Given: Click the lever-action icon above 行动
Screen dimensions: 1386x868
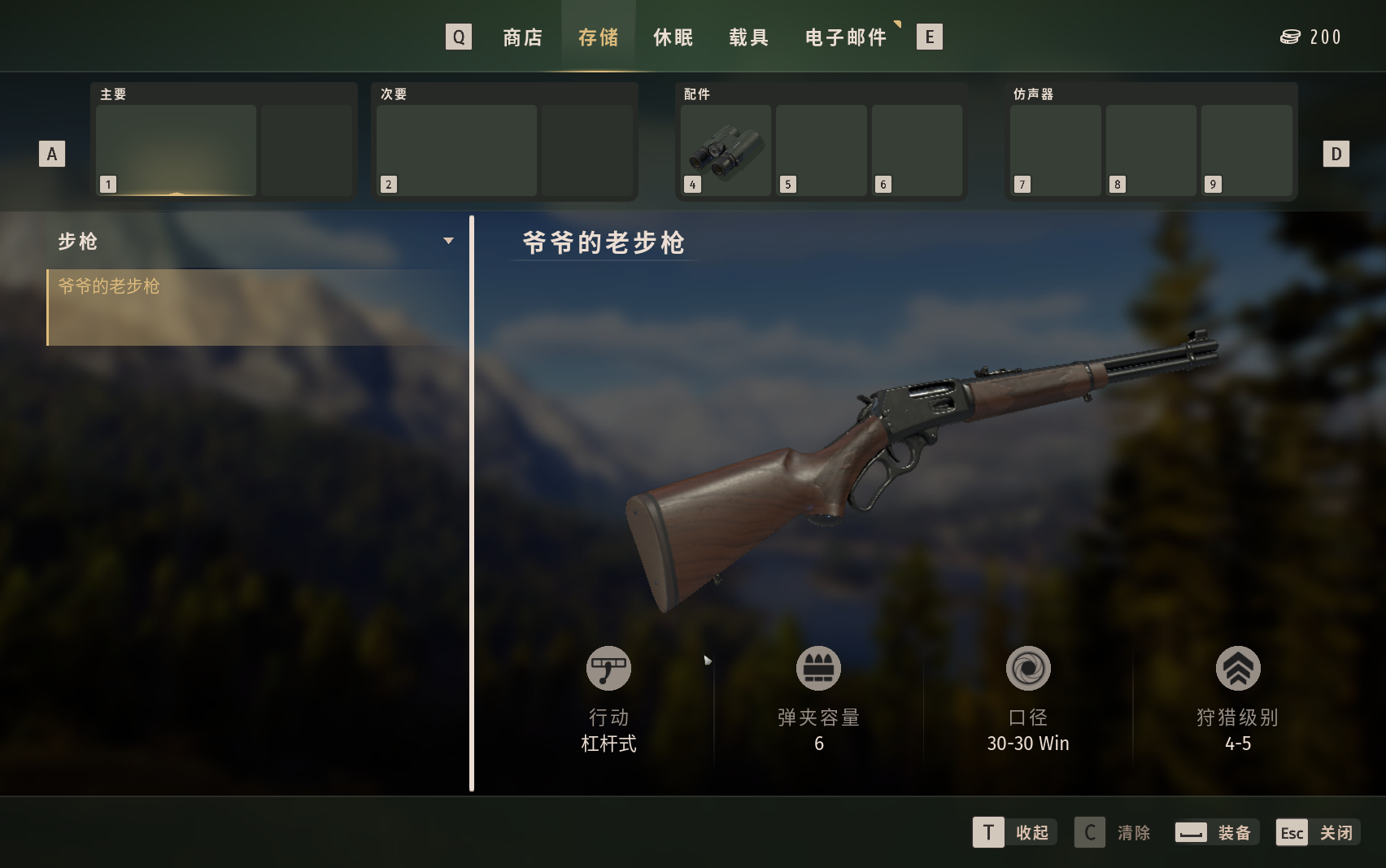Looking at the screenshot, I should click(608, 668).
